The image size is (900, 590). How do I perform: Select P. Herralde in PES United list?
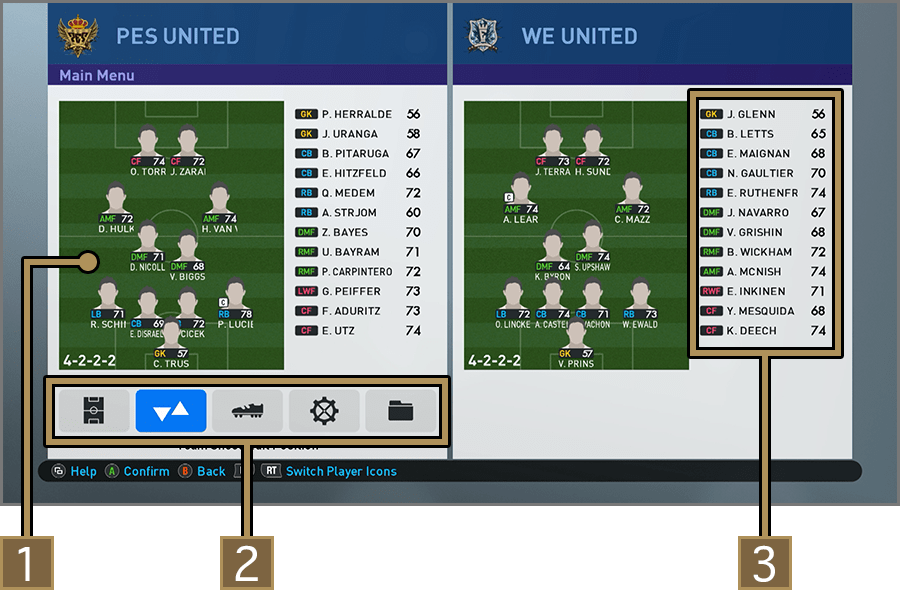tap(357, 114)
